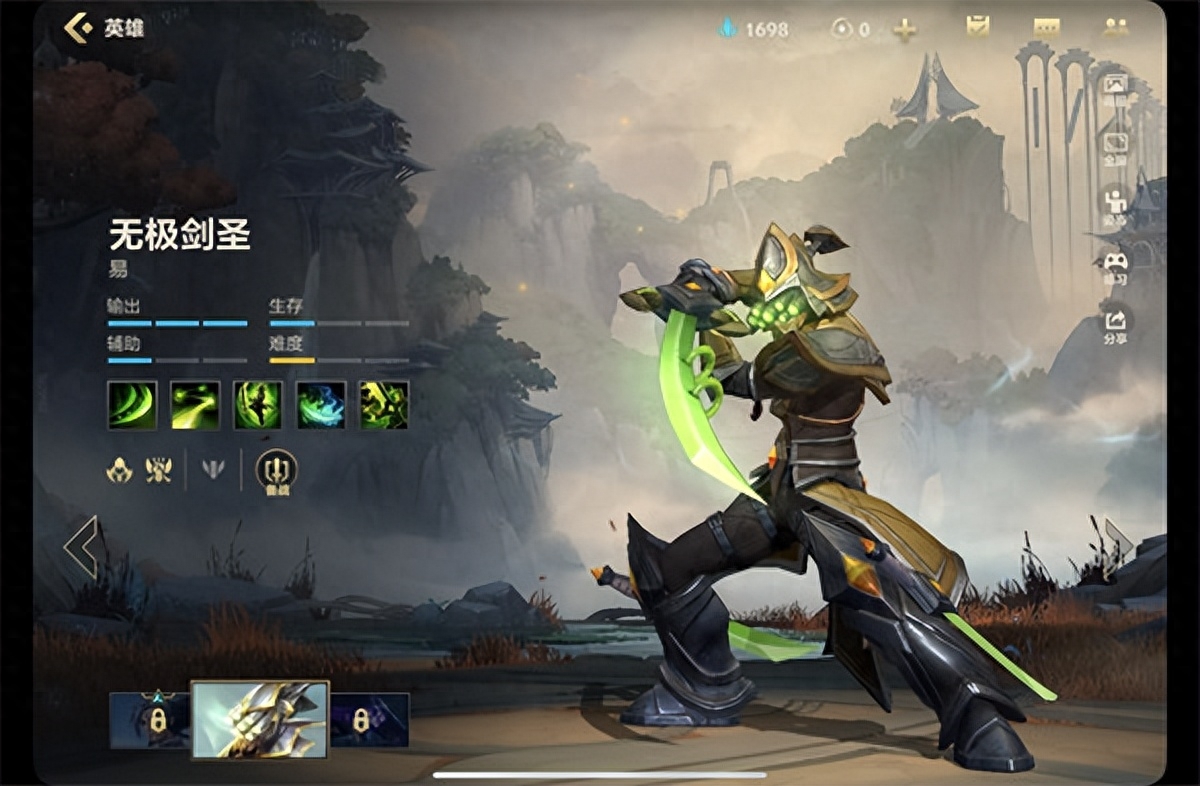
Task: Select the locked purple skin thumbnail
Action: coord(369,720)
